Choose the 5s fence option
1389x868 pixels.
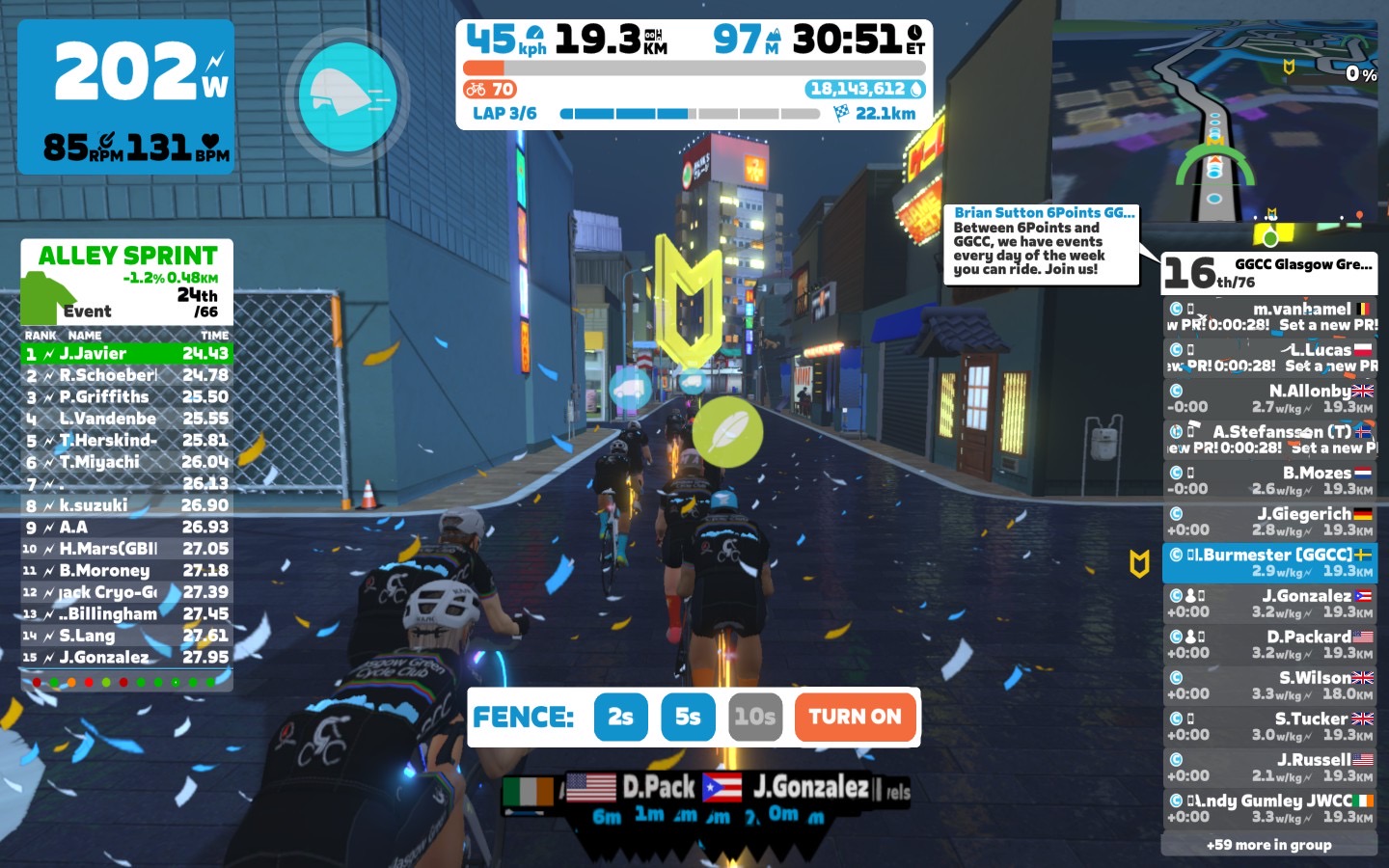pos(688,717)
